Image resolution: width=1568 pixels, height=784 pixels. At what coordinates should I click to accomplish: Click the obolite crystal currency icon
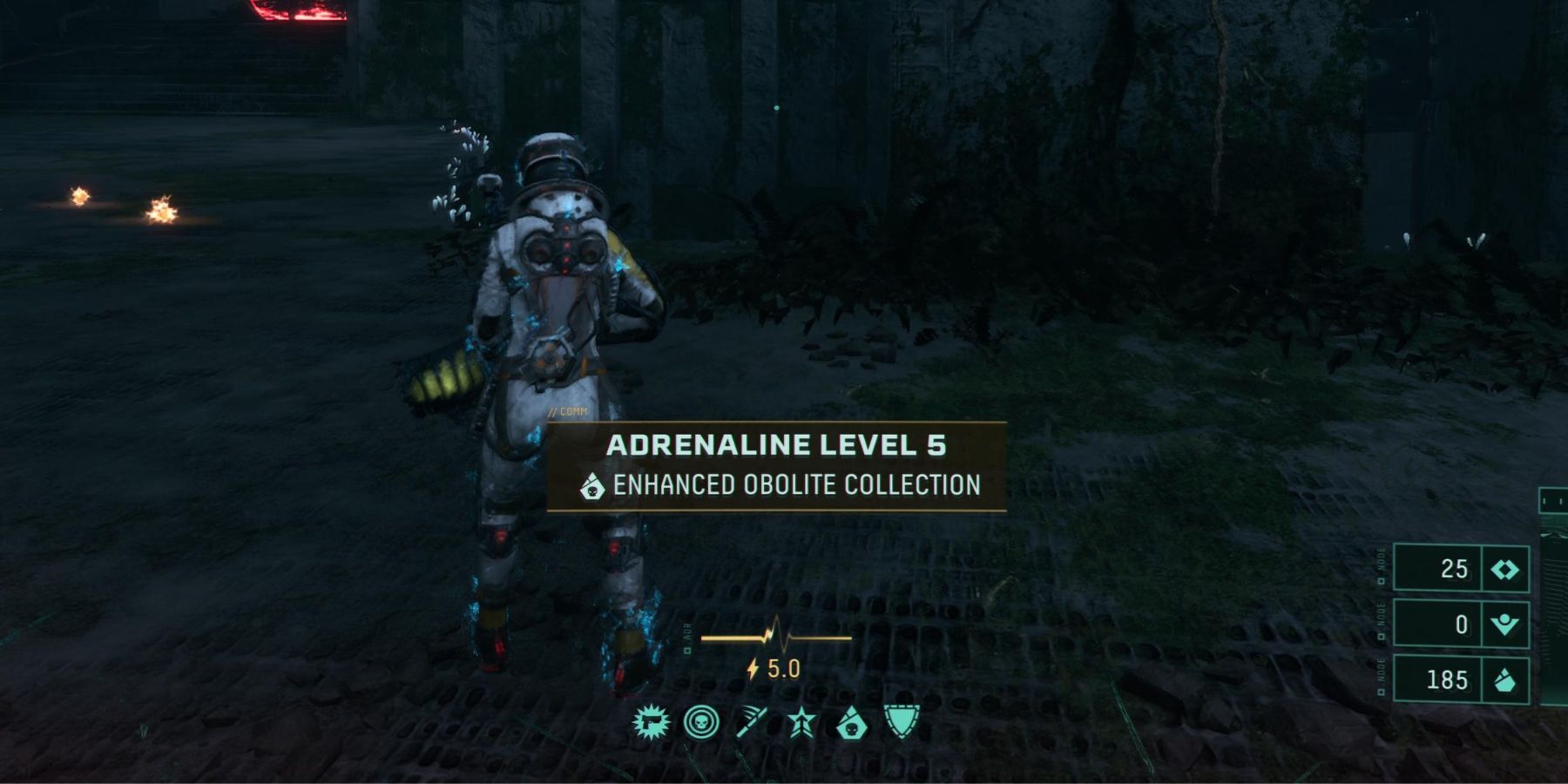1504,680
